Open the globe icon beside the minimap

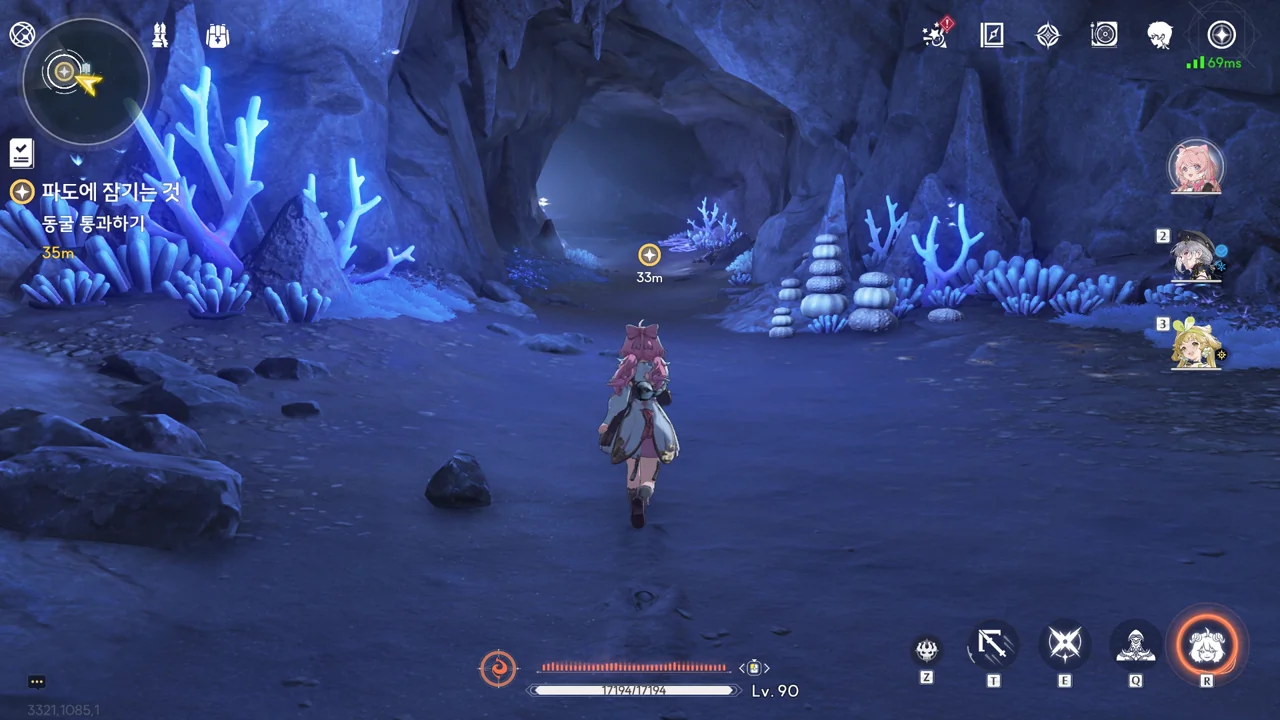tap(22, 35)
